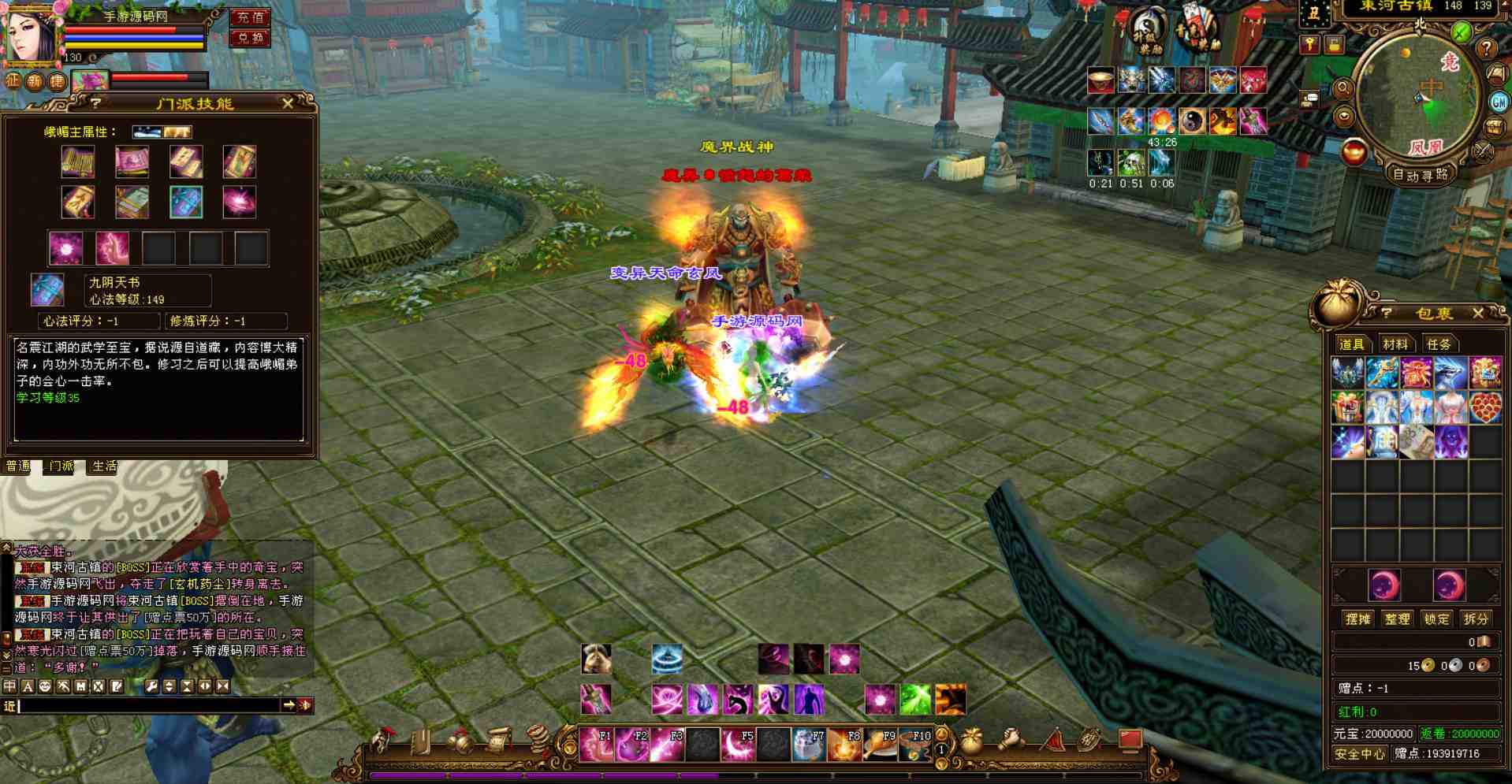Open the 任务 tab in the bag
Image resolution: width=1512 pixels, height=784 pixels.
coord(1438,344)
